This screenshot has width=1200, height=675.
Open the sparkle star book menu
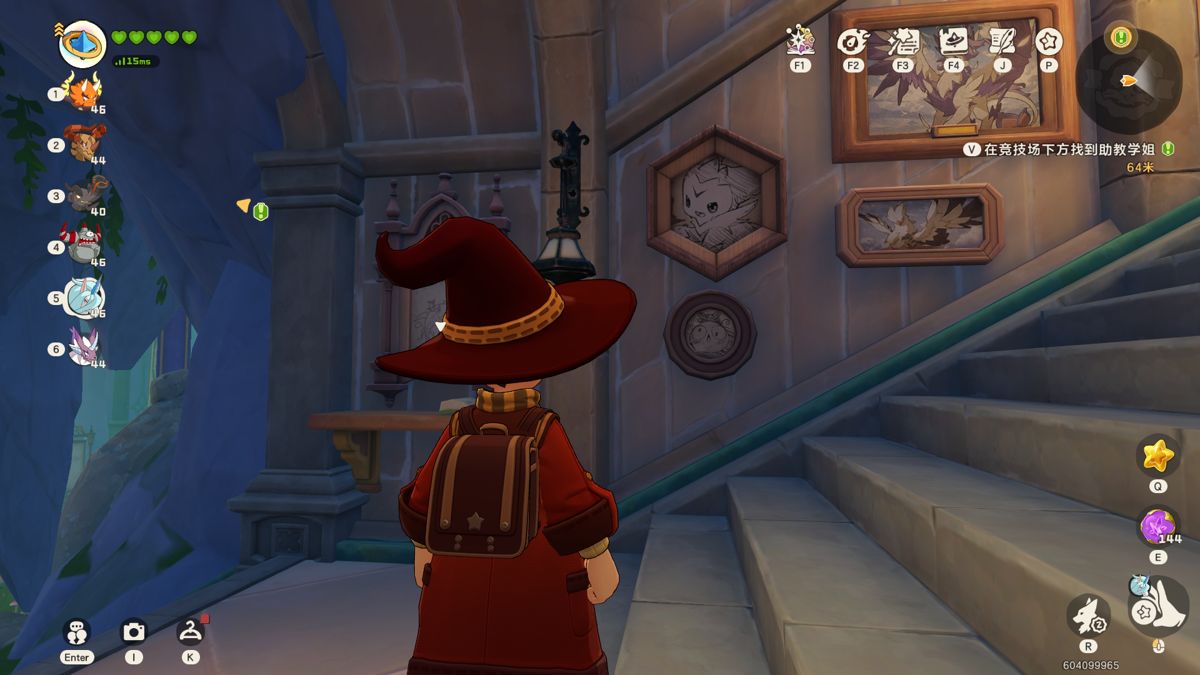800,40
